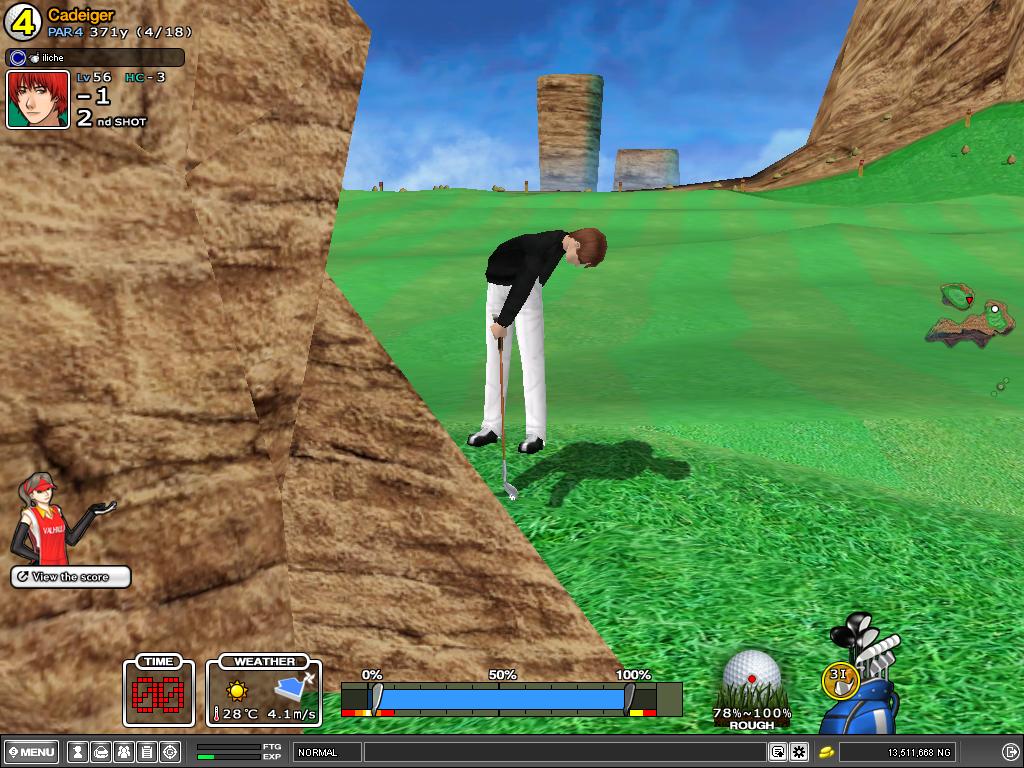Click the chat input field
1024x768 pixels.
(565, 752)
